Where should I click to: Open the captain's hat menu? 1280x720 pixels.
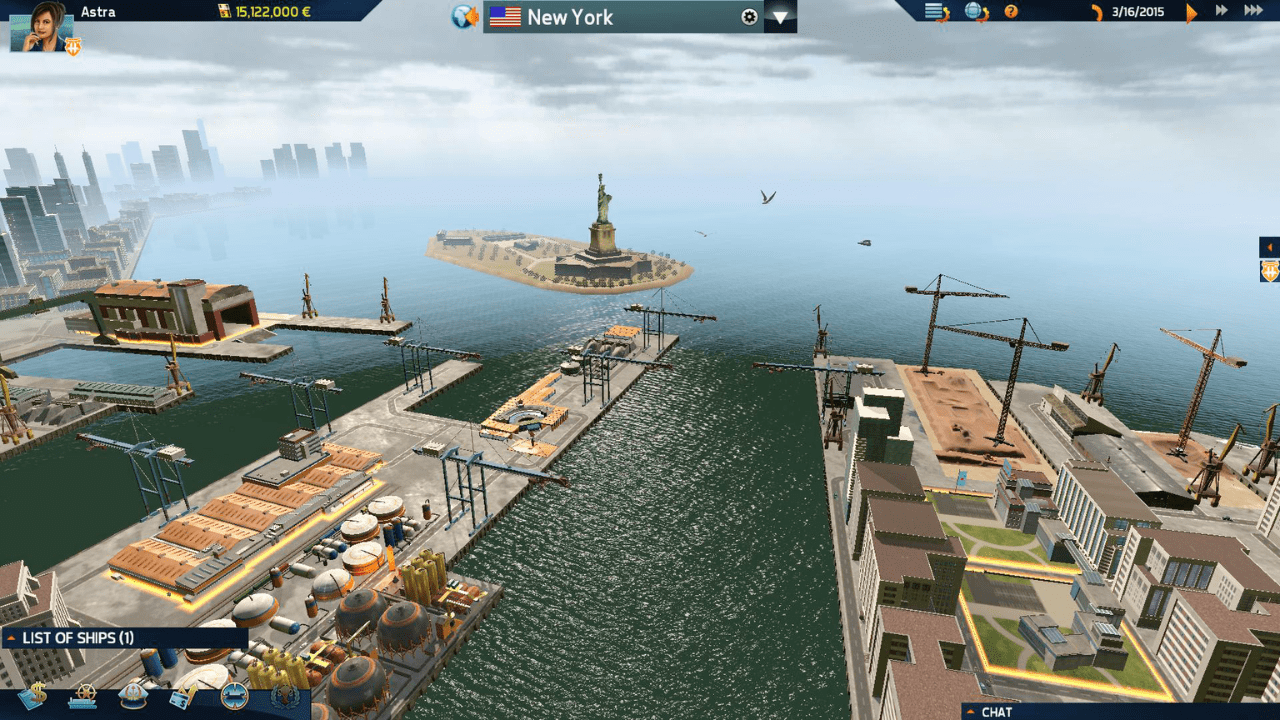tap(133, 695)
